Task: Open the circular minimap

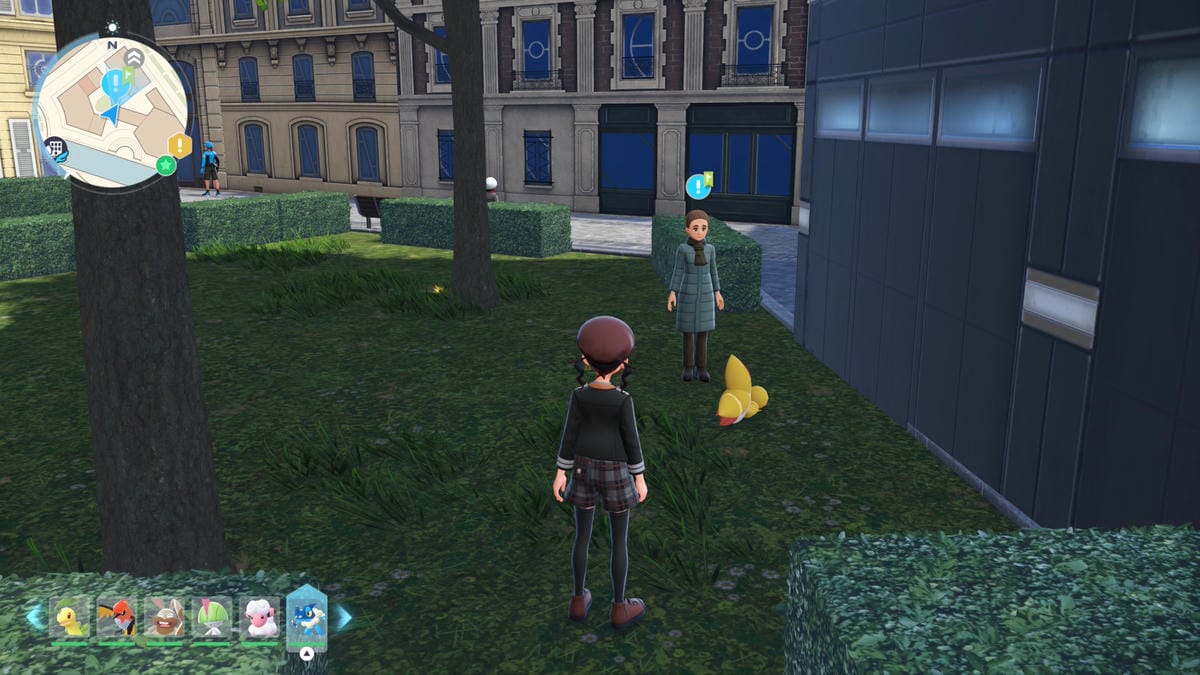Action: (x=110, y=110)
